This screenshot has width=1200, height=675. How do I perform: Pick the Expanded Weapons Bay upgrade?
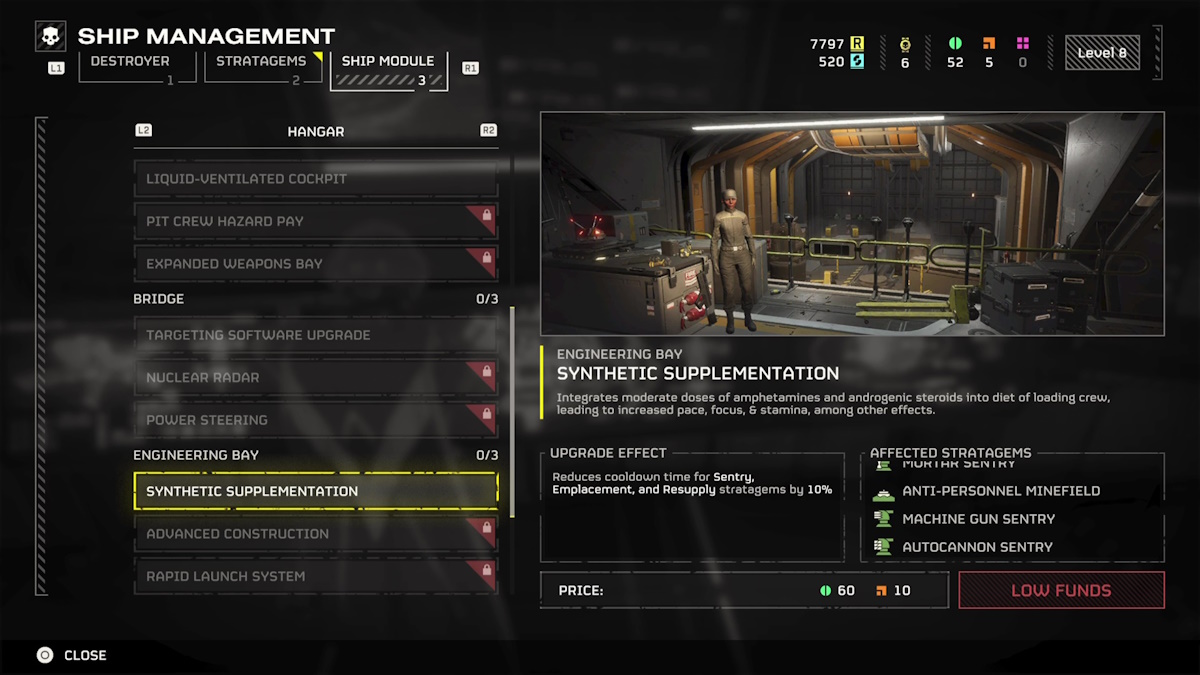point(315,264)
